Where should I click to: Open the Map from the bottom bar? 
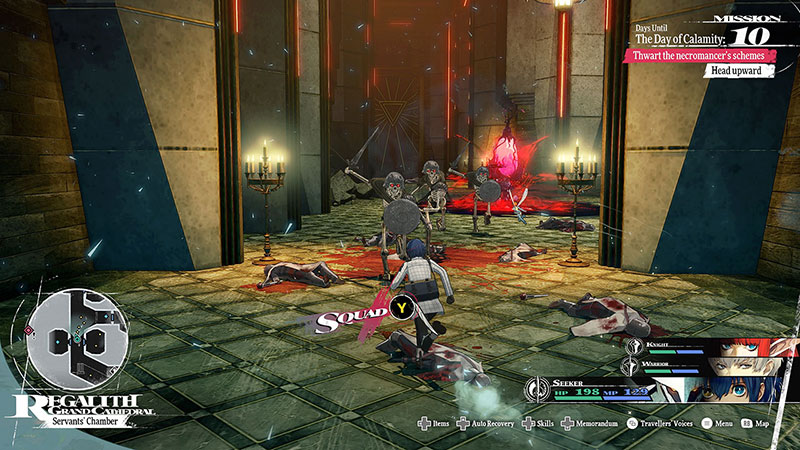click(x=762, y=424)
